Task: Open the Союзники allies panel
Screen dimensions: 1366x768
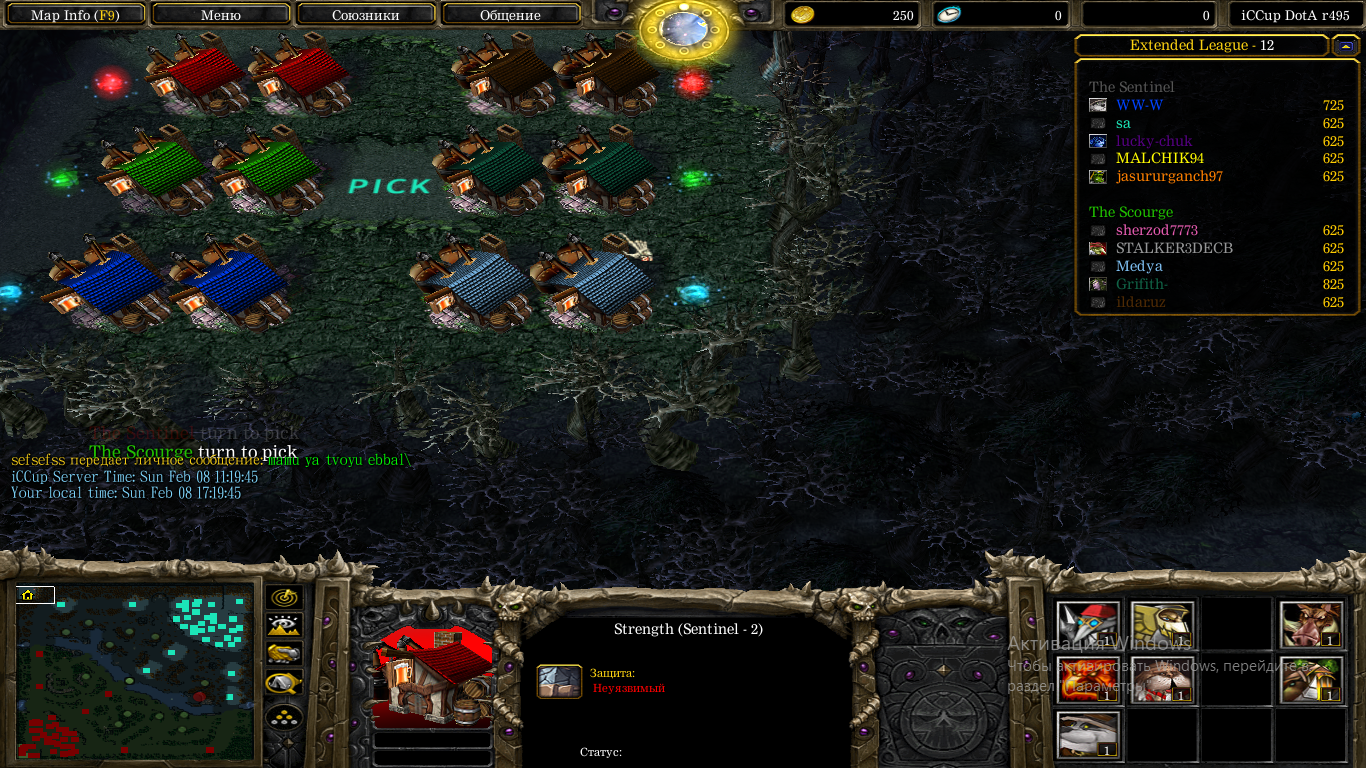Action: [x=366, y=15]
